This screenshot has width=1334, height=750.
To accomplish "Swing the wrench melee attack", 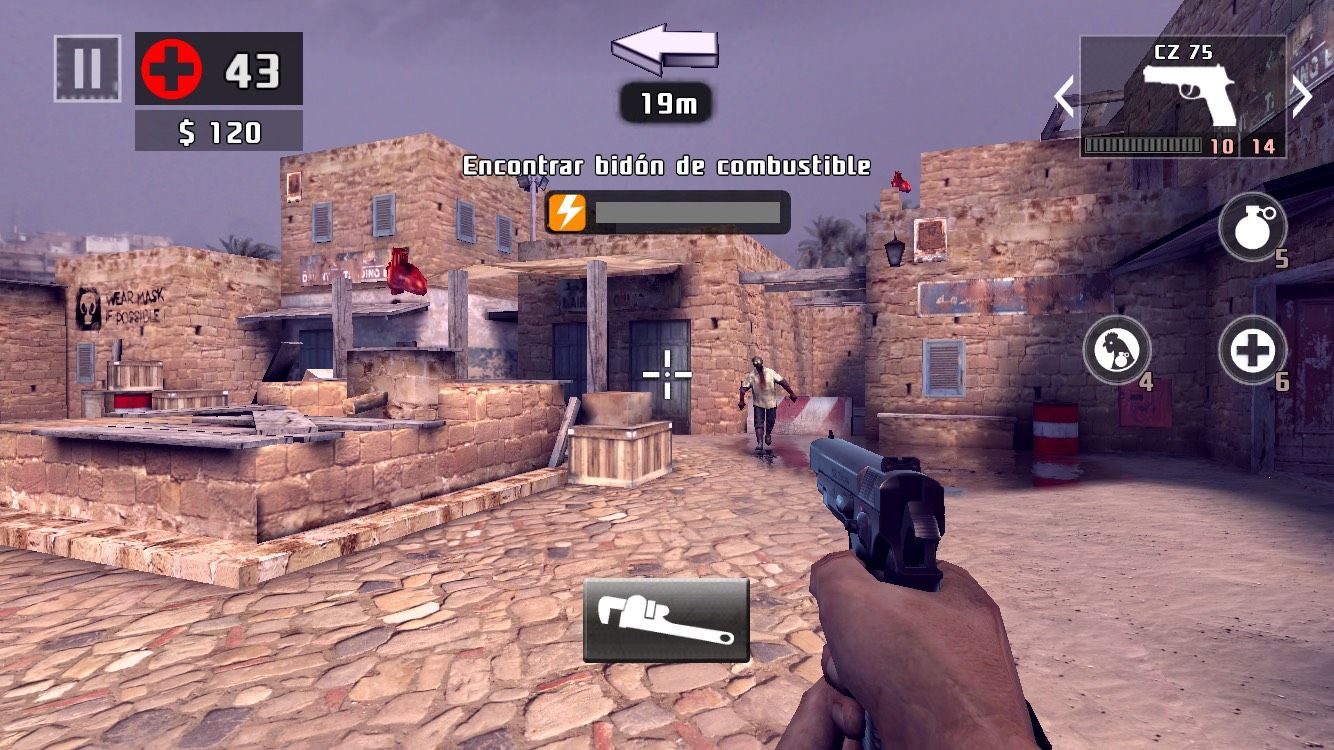I will pos(666,620).
